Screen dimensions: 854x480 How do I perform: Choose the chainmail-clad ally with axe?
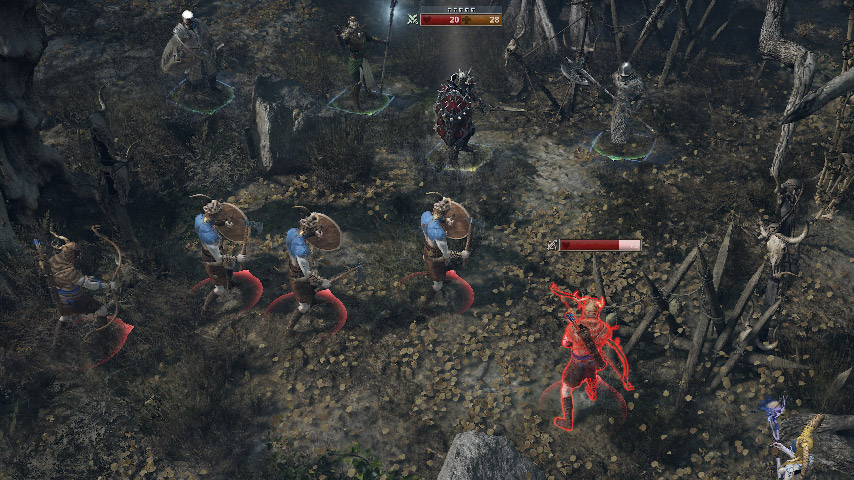click(x=626, y=108)
